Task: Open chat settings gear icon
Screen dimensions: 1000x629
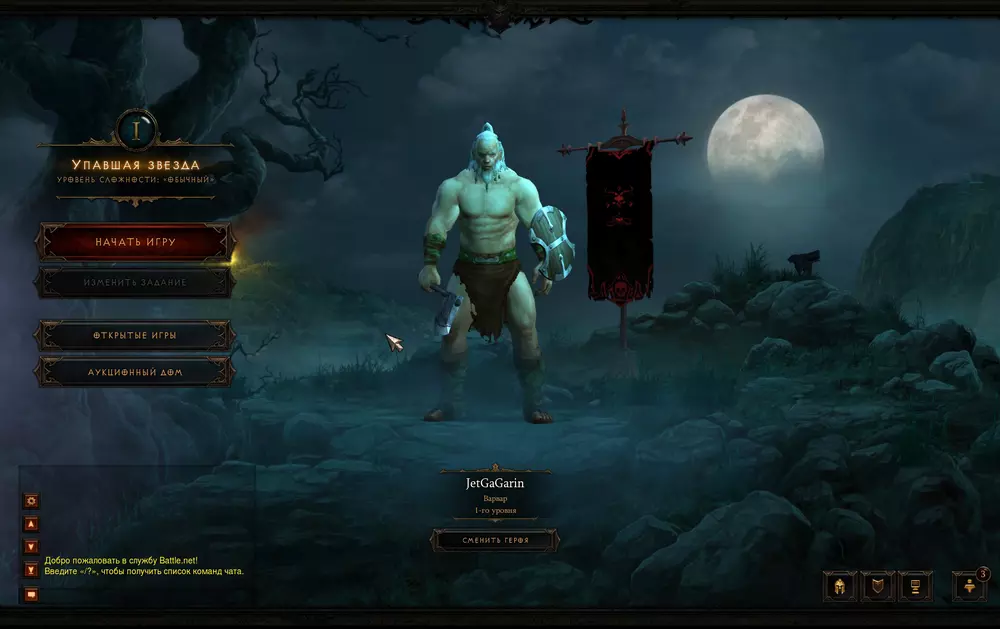Action: (x=31, y=500)
